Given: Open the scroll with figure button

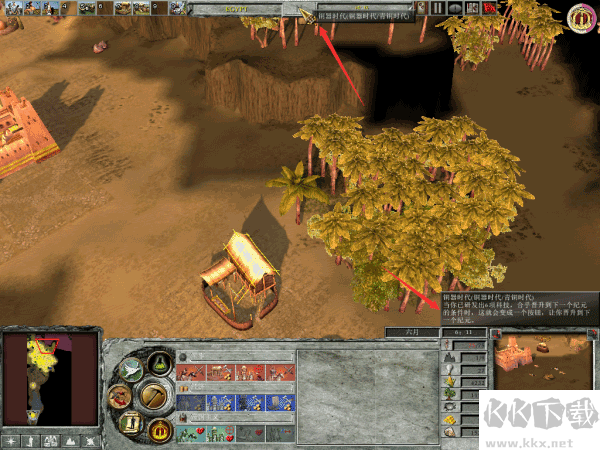Looking at the screenshot, I should click(130, 423).
